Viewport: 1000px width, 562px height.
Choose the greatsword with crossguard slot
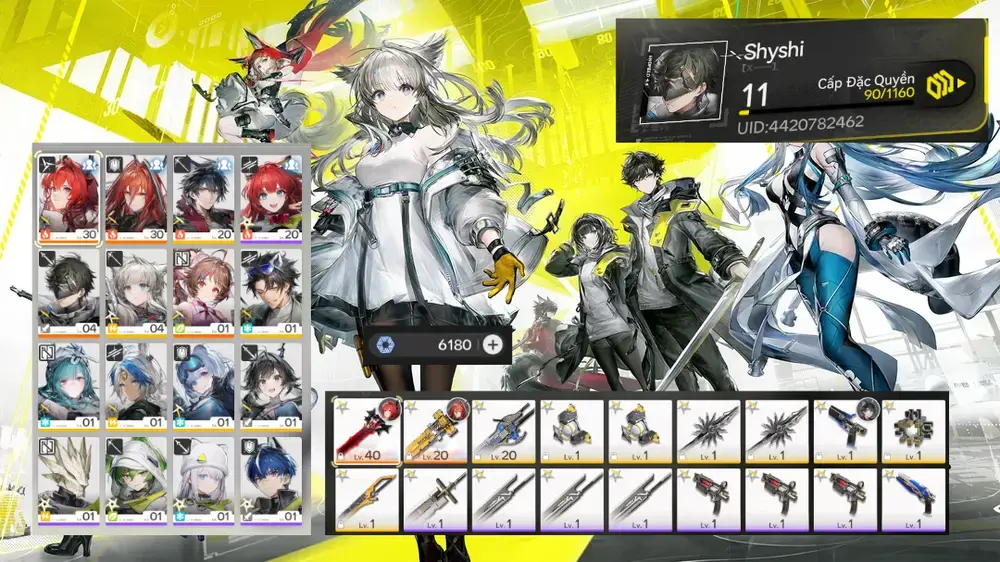(436, 497)
